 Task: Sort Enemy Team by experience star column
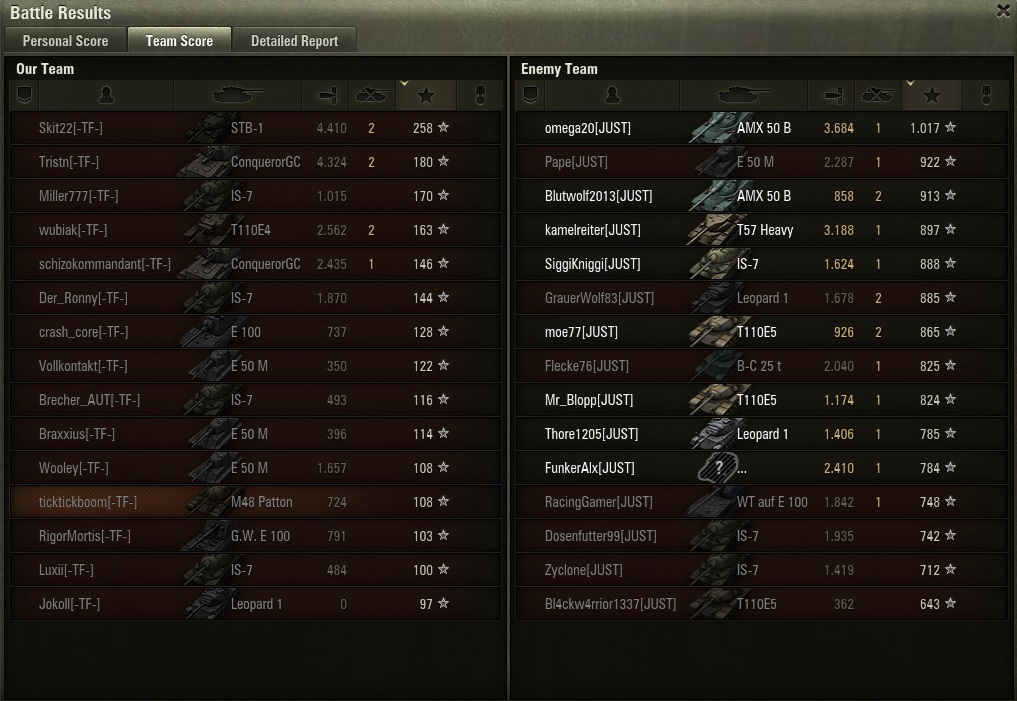[x=932, y=95]
